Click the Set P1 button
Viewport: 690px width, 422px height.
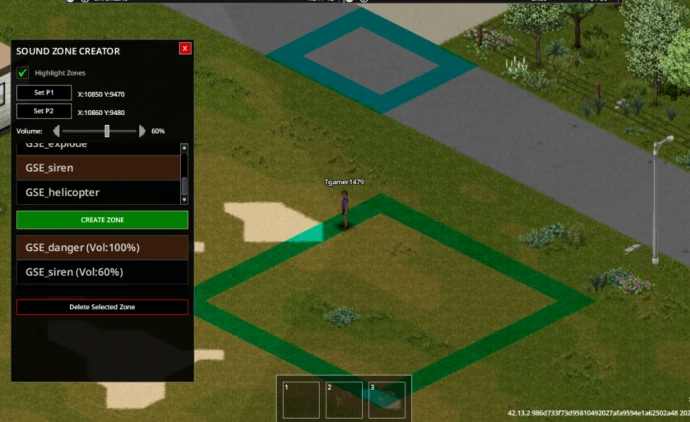coord(44,93)
